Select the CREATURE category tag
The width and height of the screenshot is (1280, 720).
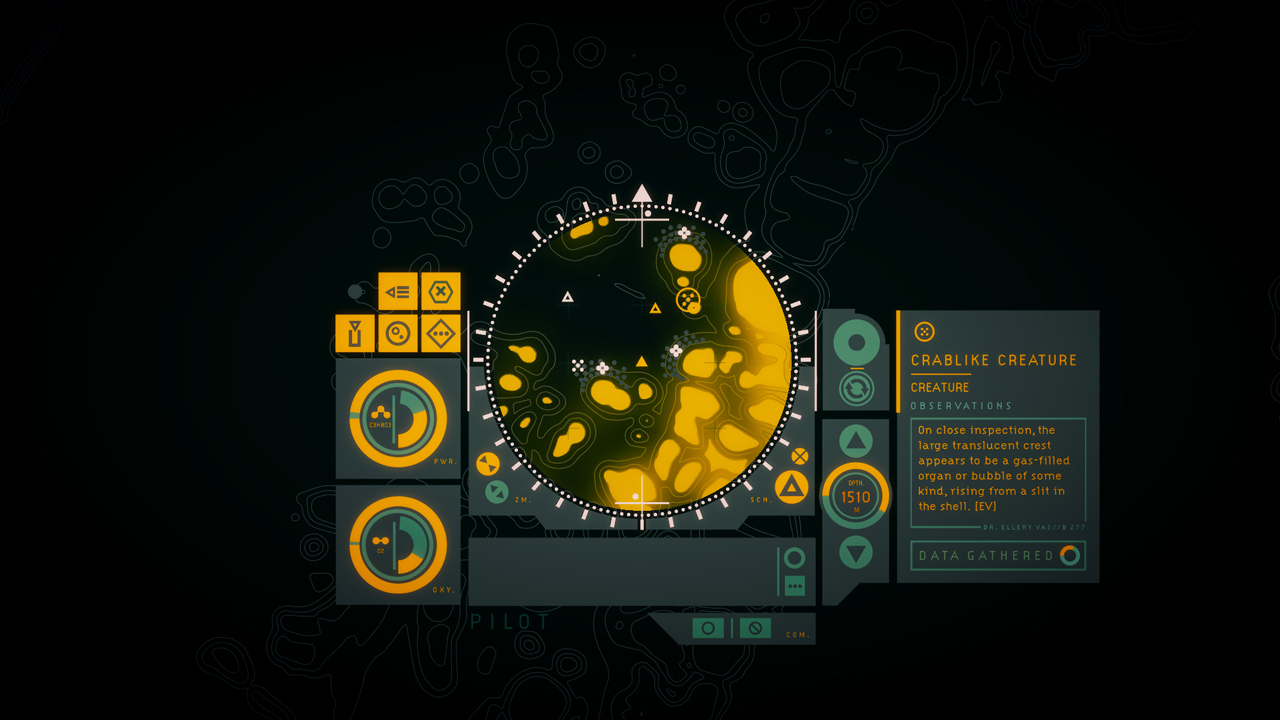click(x=938, y=387)
